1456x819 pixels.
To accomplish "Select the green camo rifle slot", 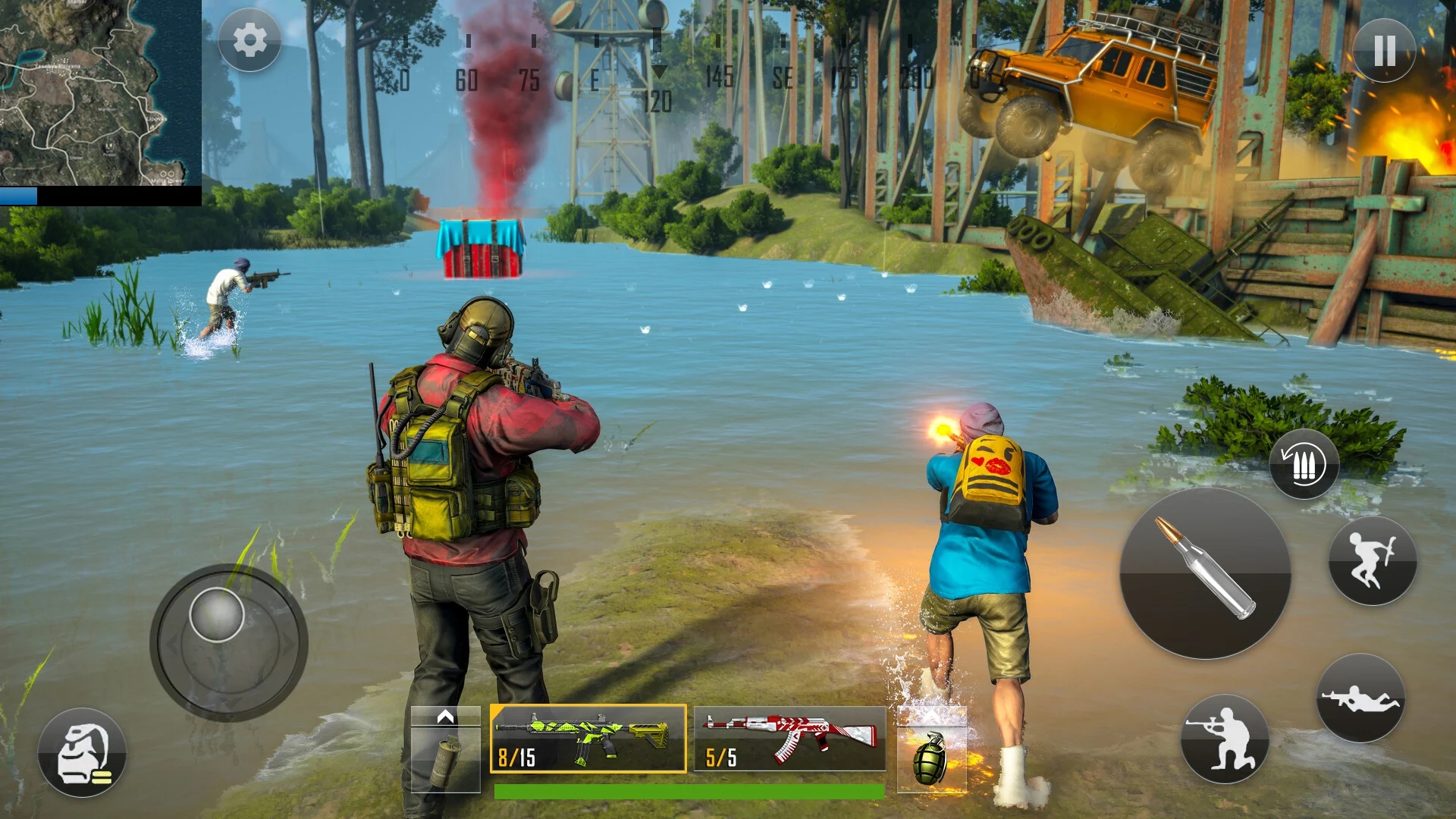I will [588, 739].
